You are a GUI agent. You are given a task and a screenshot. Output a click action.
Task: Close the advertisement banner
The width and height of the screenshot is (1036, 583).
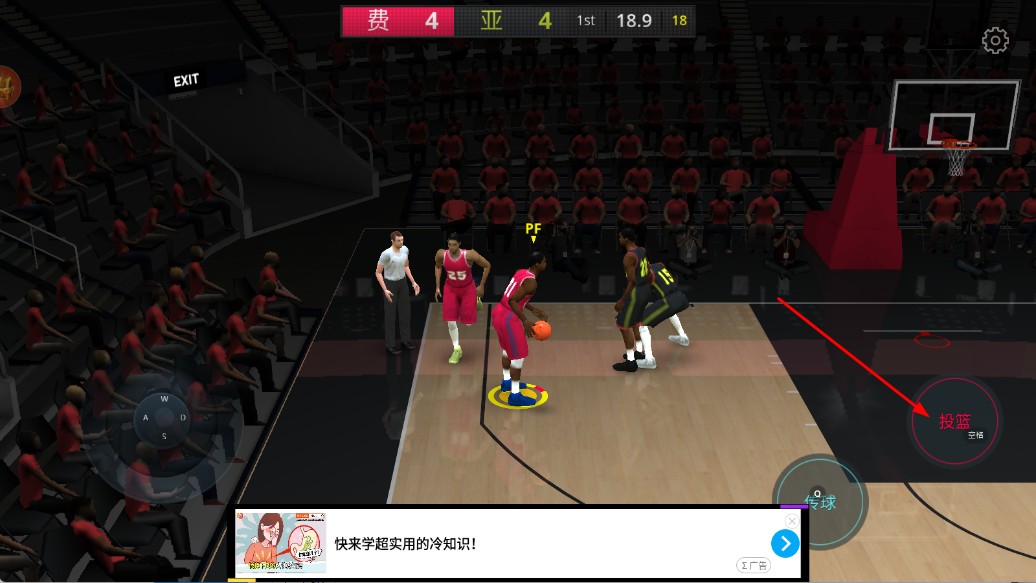coord(791,521)
